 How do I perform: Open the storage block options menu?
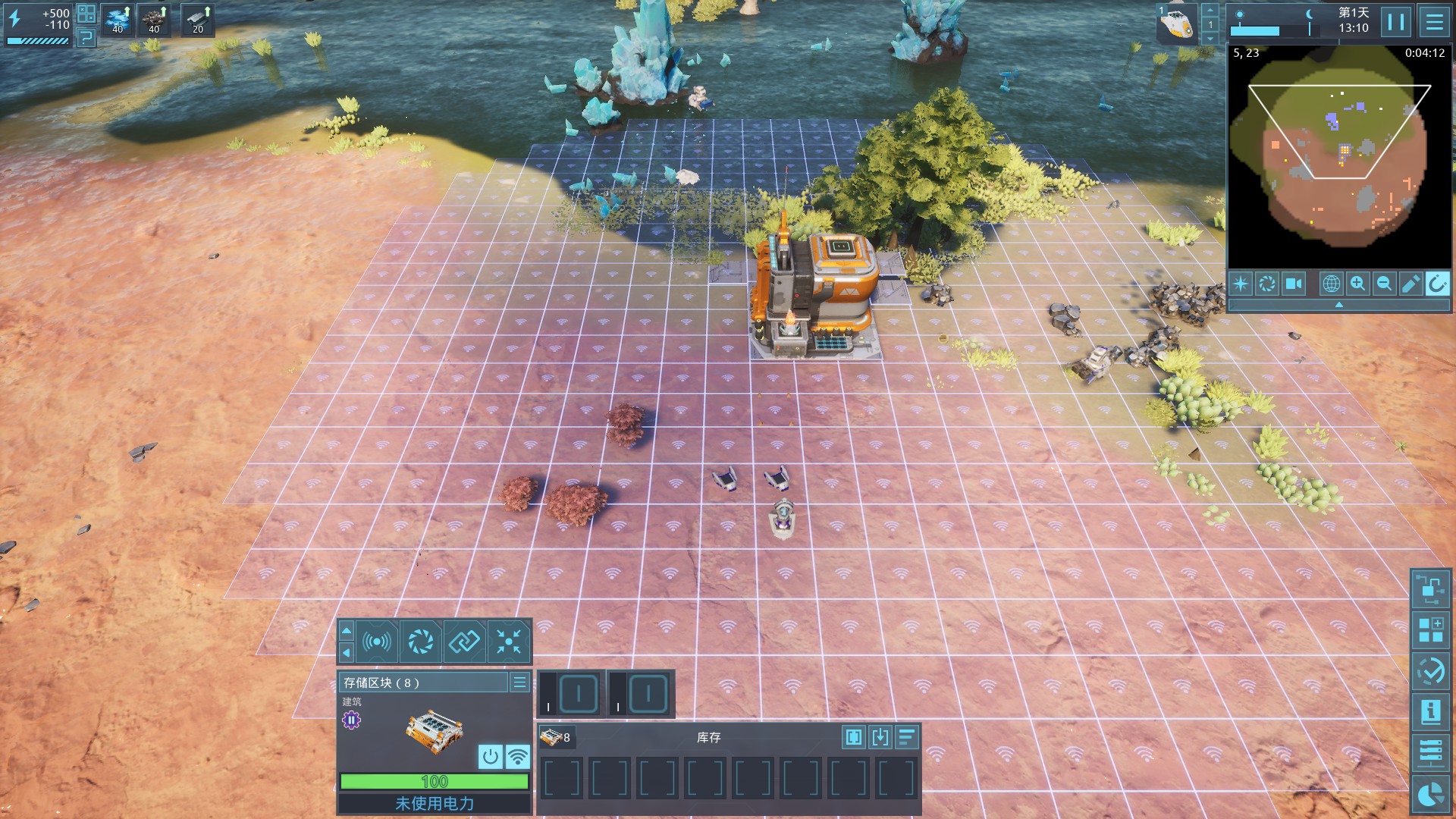(x=519, y=682)
